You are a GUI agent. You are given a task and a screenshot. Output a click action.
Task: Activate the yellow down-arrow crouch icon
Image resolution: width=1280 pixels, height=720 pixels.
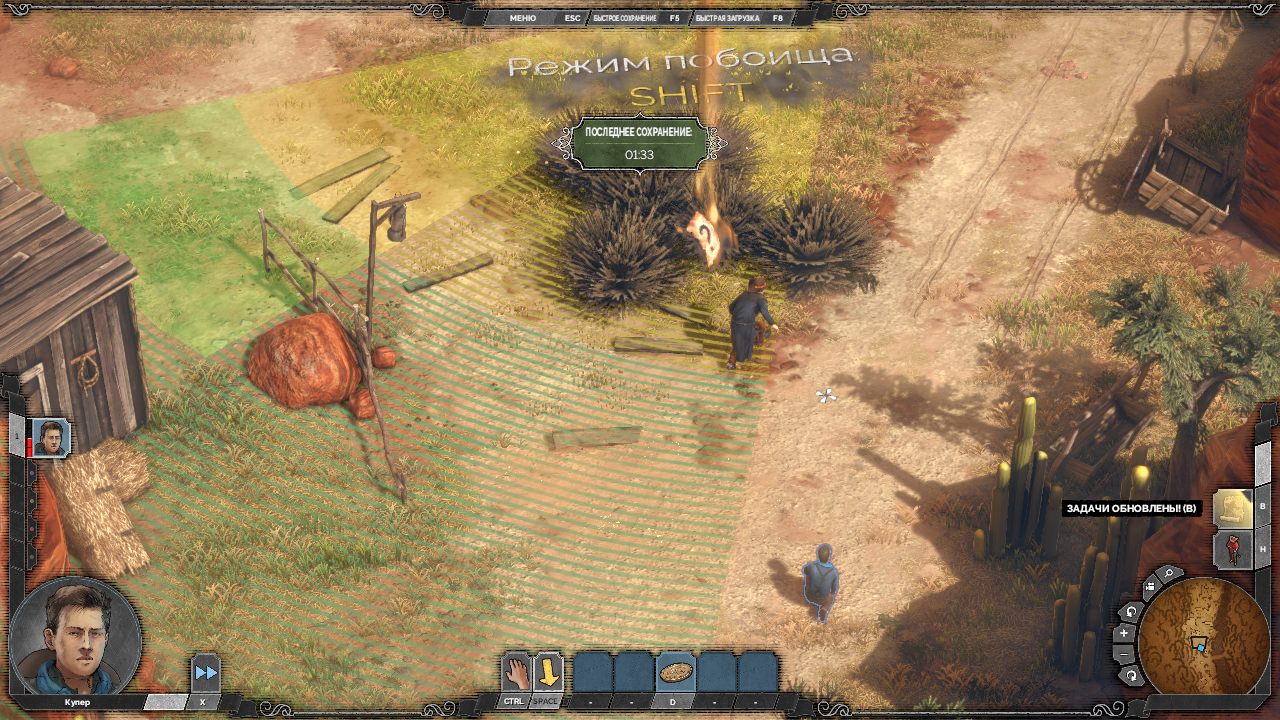pos(547,671)
